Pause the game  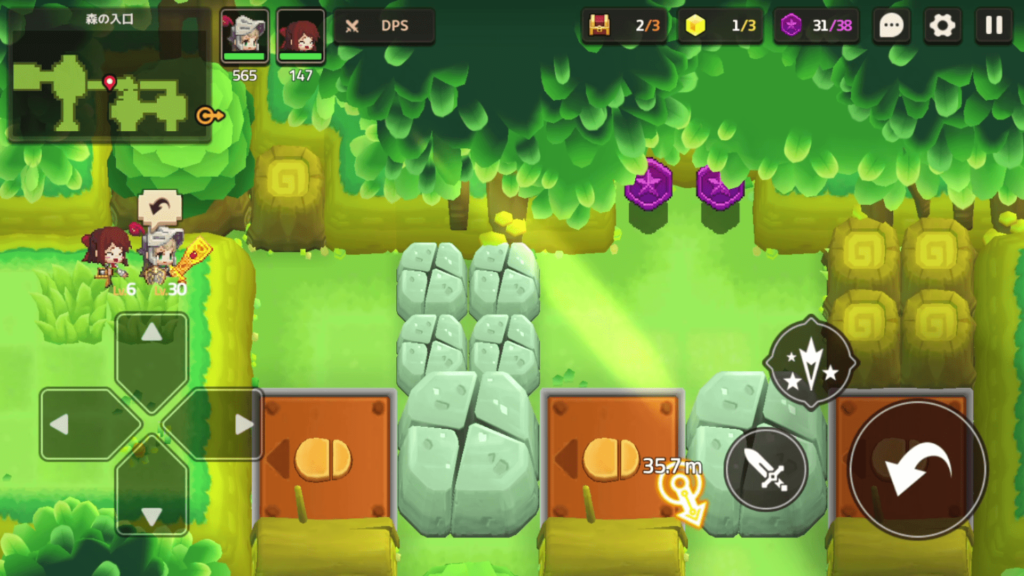point(994,26)
